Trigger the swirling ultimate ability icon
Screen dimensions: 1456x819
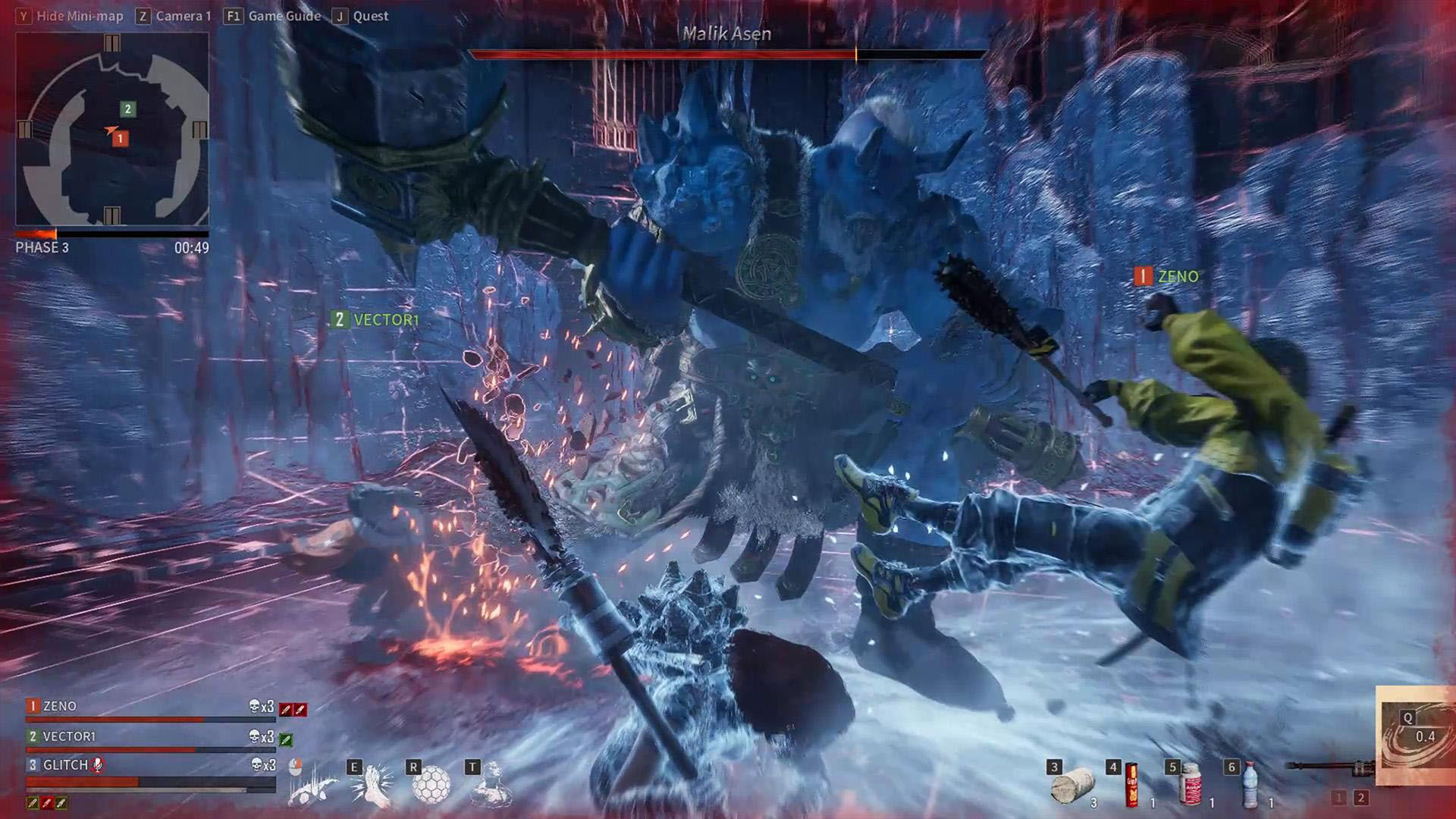click(x=1416, y=736)
